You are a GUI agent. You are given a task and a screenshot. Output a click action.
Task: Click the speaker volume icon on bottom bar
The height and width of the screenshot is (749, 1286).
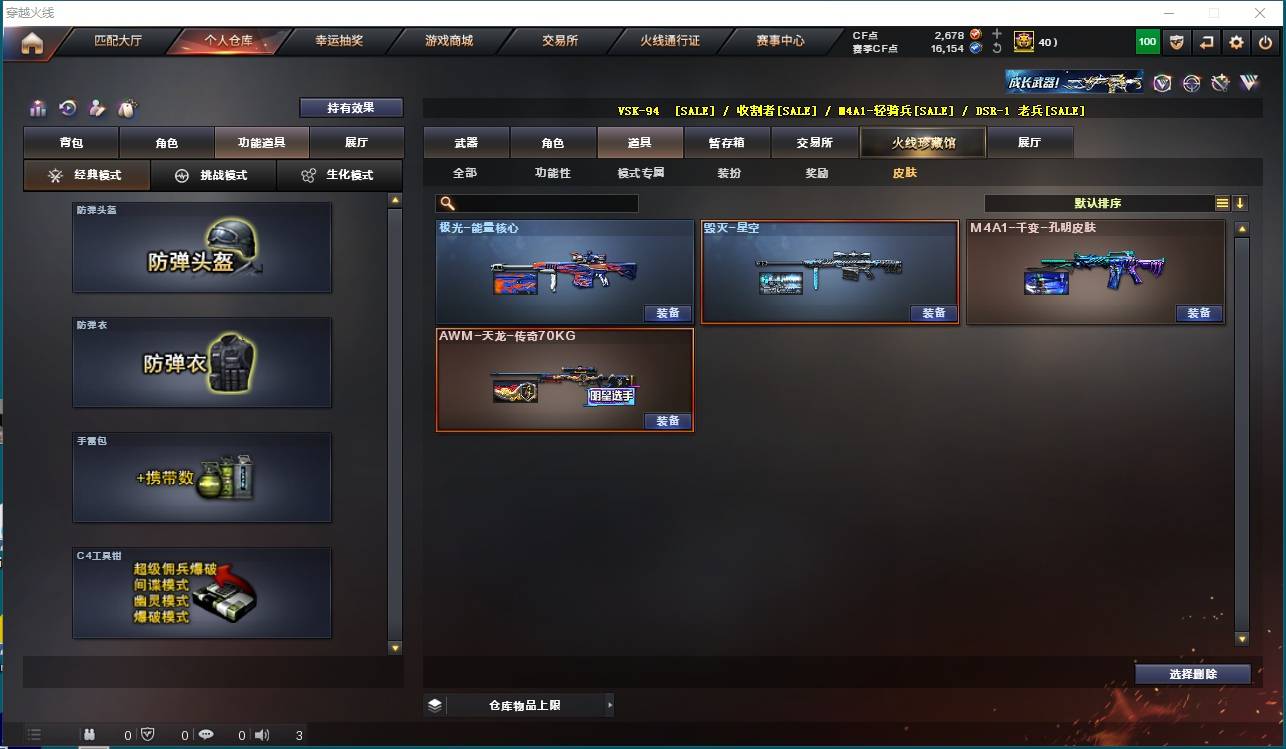[262, 734]
